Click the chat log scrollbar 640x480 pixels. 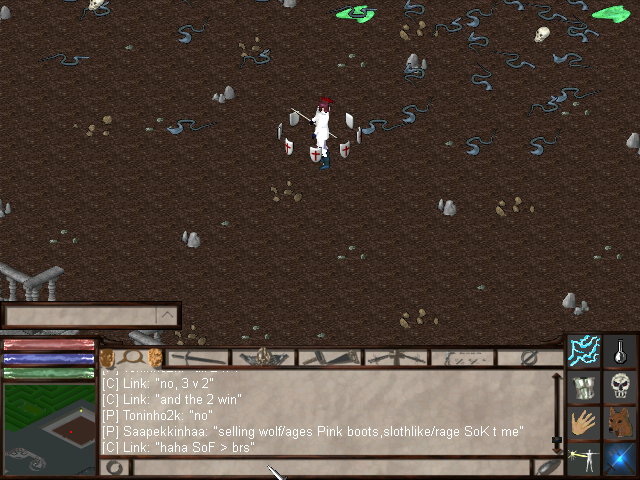tap(557, 412)
